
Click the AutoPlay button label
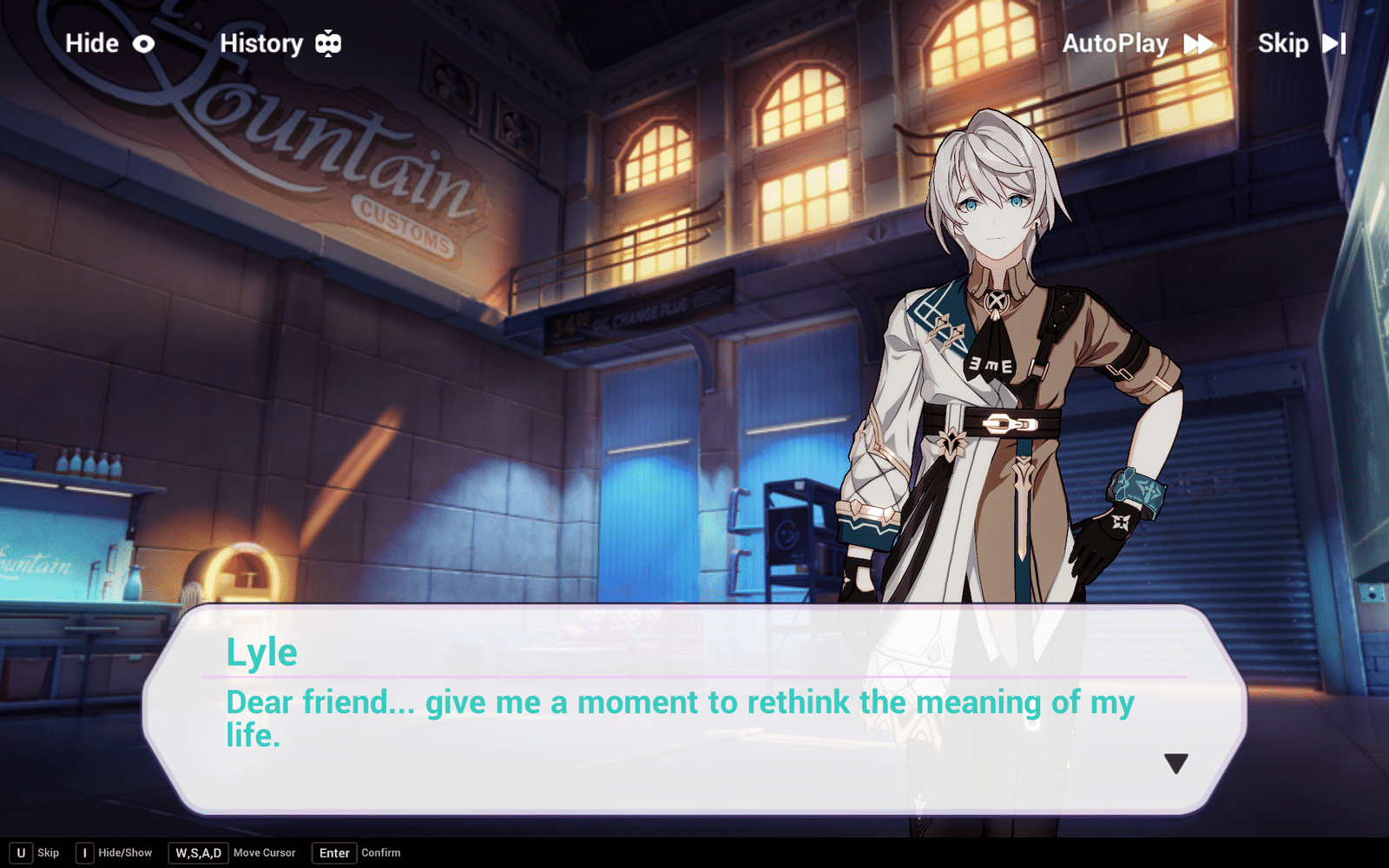tap(1115, 43)
